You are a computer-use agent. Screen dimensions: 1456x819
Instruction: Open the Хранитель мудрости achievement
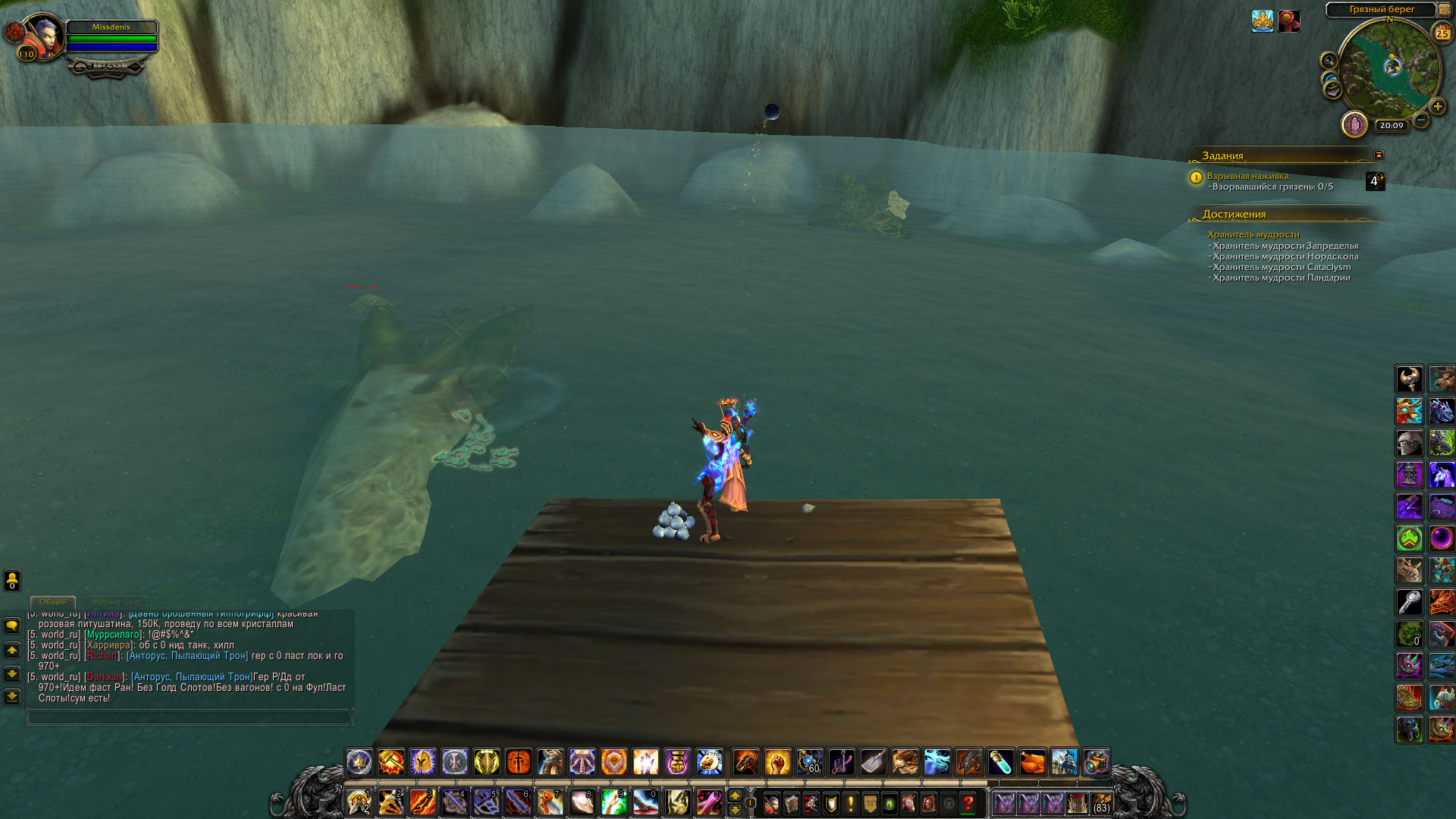tap(1253, 234)
